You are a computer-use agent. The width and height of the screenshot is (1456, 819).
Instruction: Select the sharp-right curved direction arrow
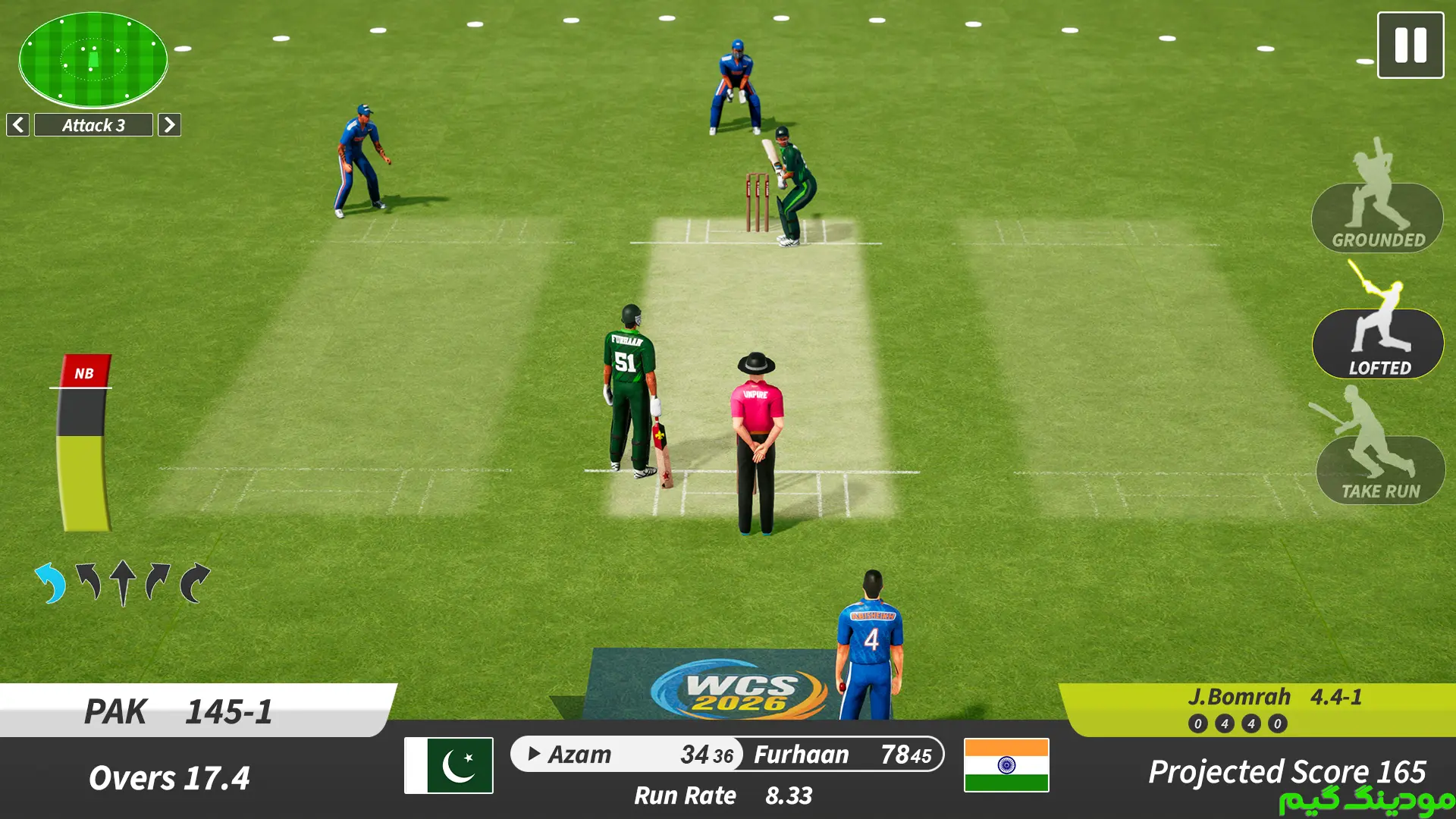pyautogui.click(x=194, y=582)
